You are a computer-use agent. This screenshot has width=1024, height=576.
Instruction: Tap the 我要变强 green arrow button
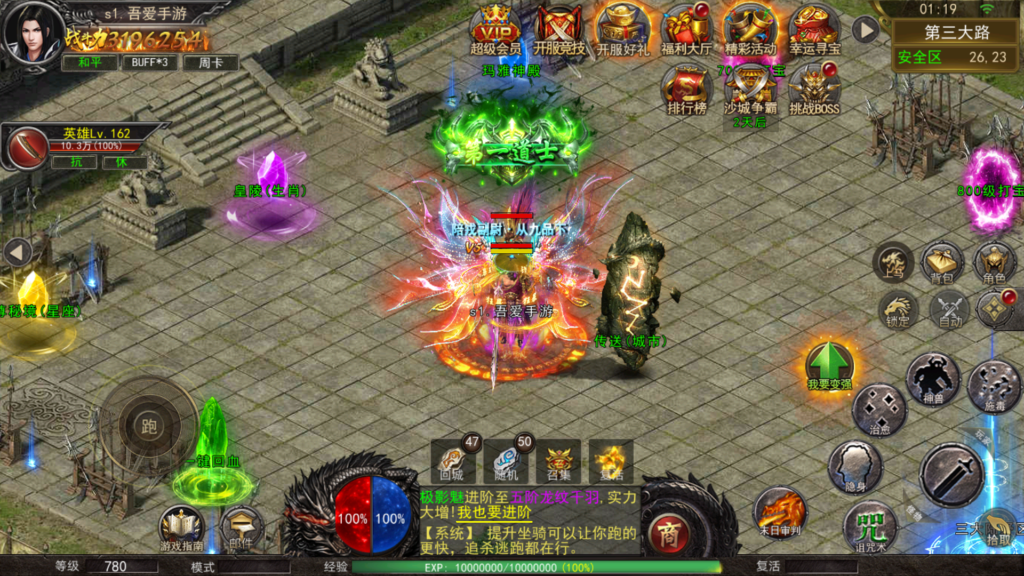pos(829,364)
